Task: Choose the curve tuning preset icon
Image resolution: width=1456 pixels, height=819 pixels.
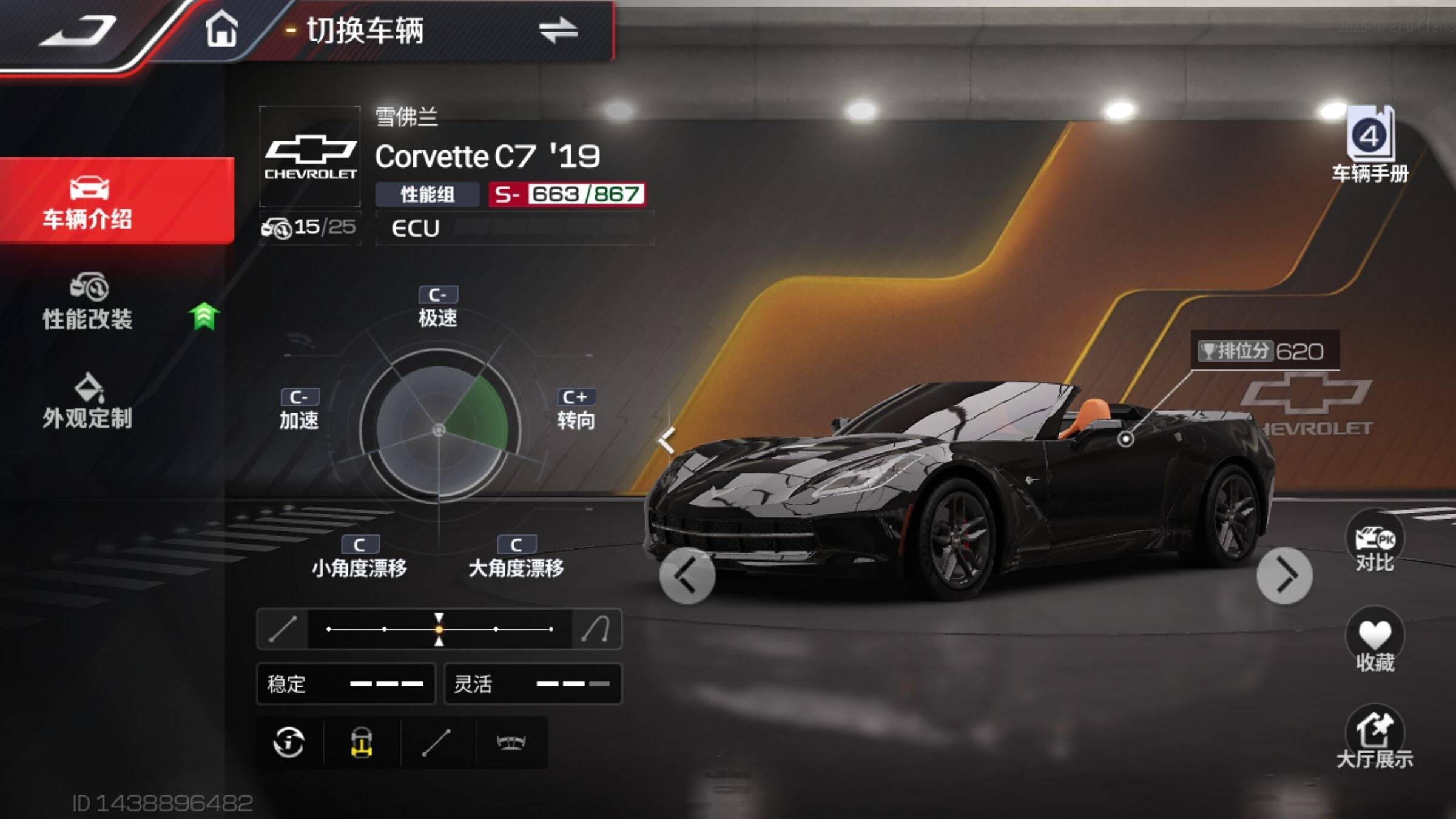Action: click(x=596, y=629)
